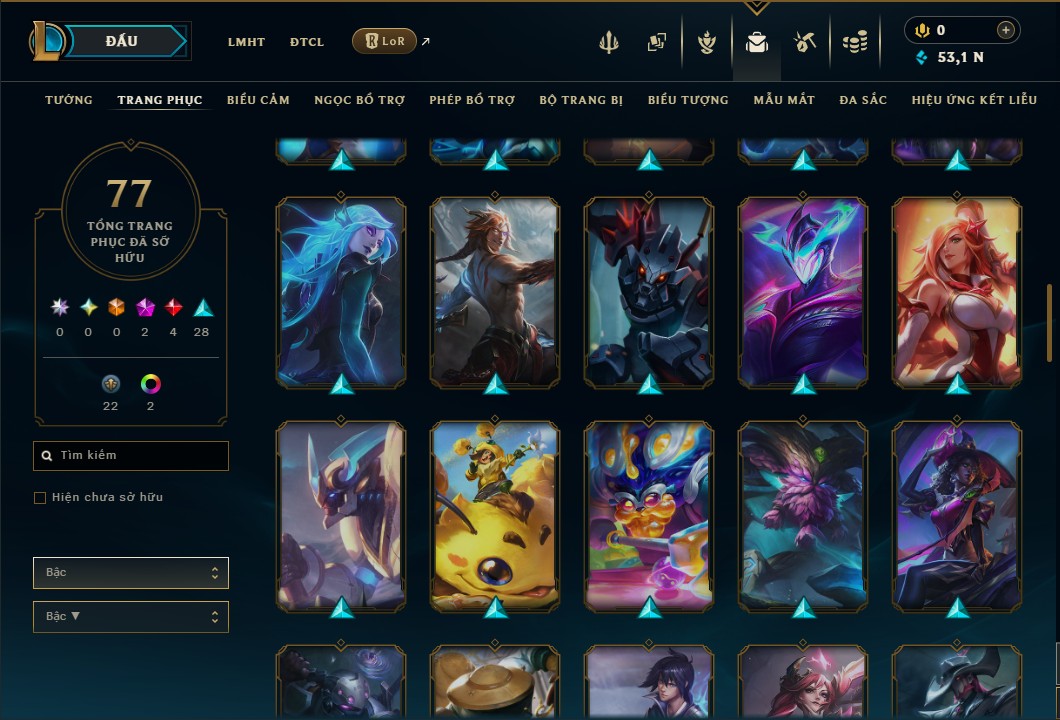Open the HIỆU ỨNG KẾT LIỄU tab

pyautogui.click(x=972, y=100)
